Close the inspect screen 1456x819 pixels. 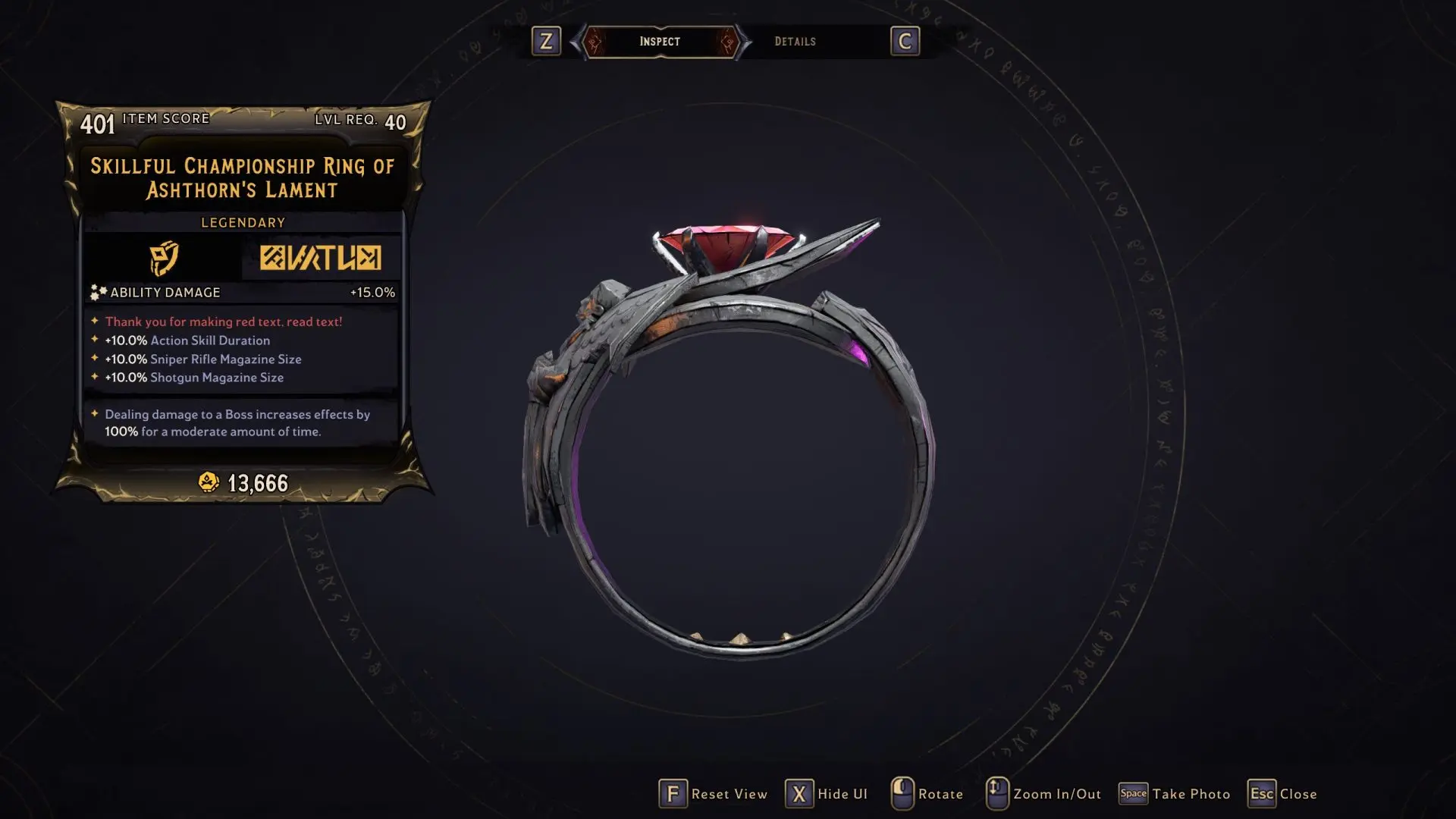coord(1298,794)
